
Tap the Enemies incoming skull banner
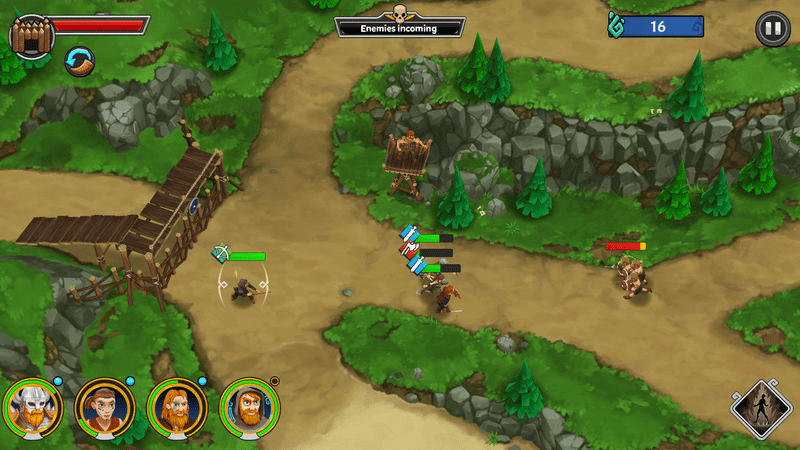tap(400, 26)
